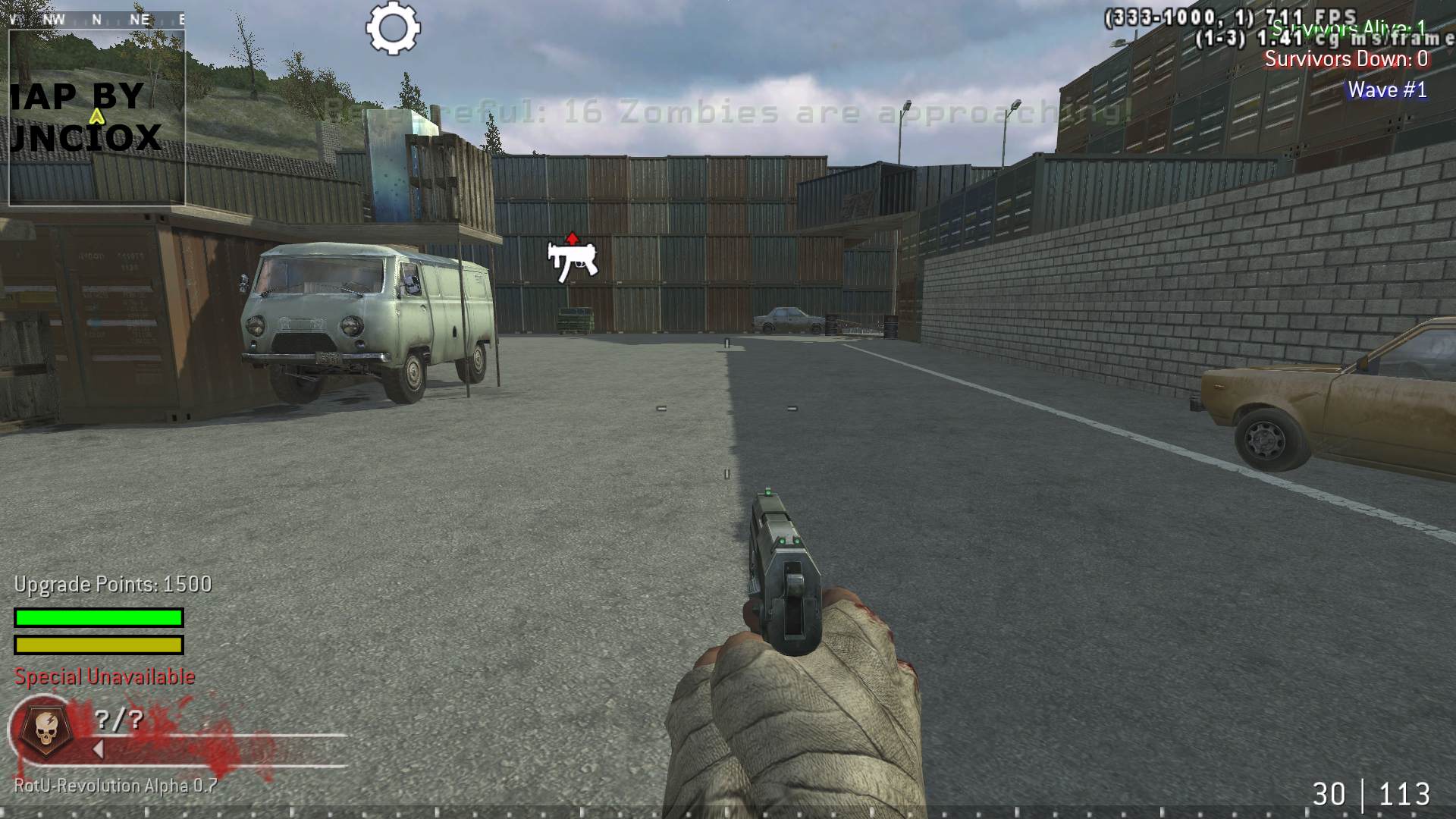Click the green health bar
This screenshot has height=819, width=1456.
[97, 618]
